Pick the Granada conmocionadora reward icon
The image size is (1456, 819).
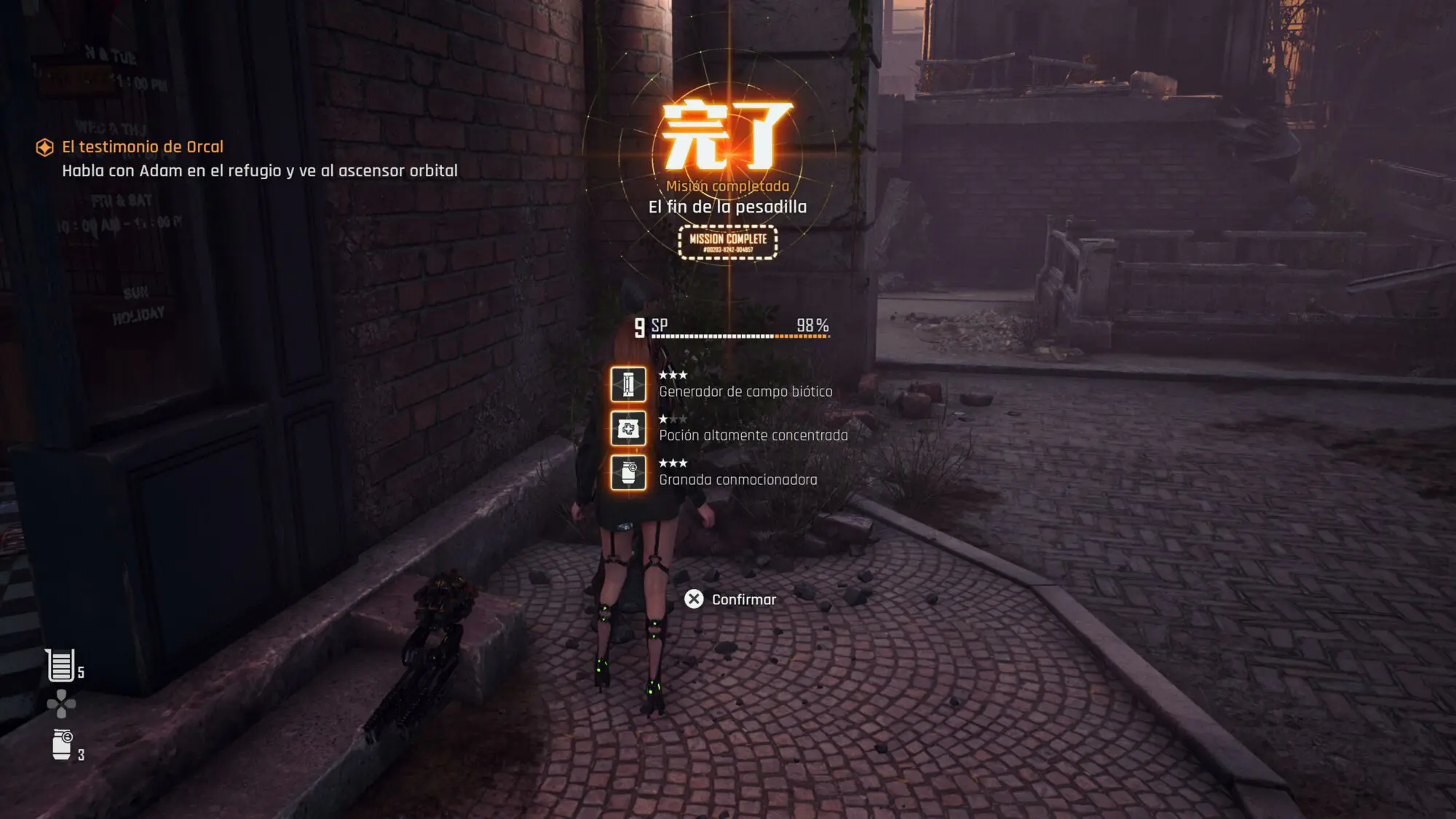click(x=628, y=472)
